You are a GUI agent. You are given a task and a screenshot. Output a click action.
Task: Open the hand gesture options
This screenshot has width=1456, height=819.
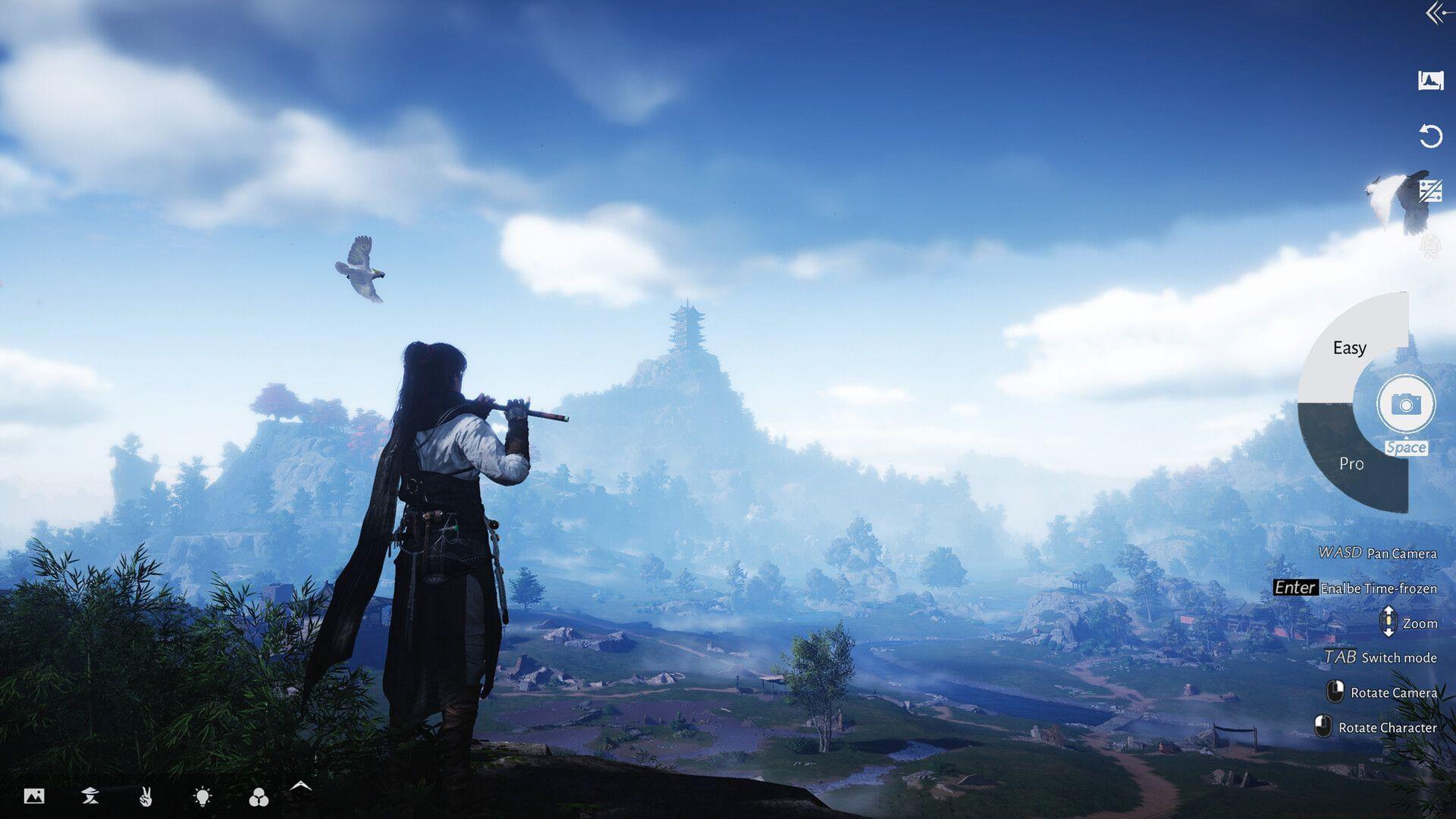146,796
